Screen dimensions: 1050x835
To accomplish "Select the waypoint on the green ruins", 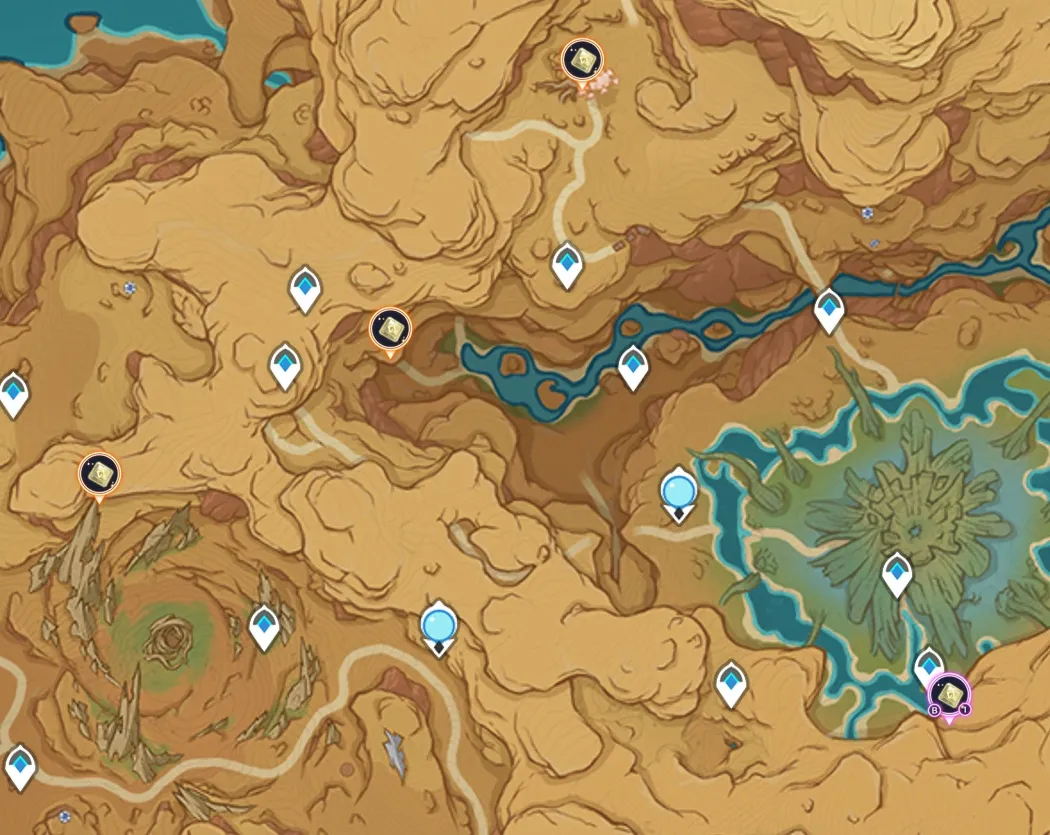I will pyautogui.click(x=897, y=573).
